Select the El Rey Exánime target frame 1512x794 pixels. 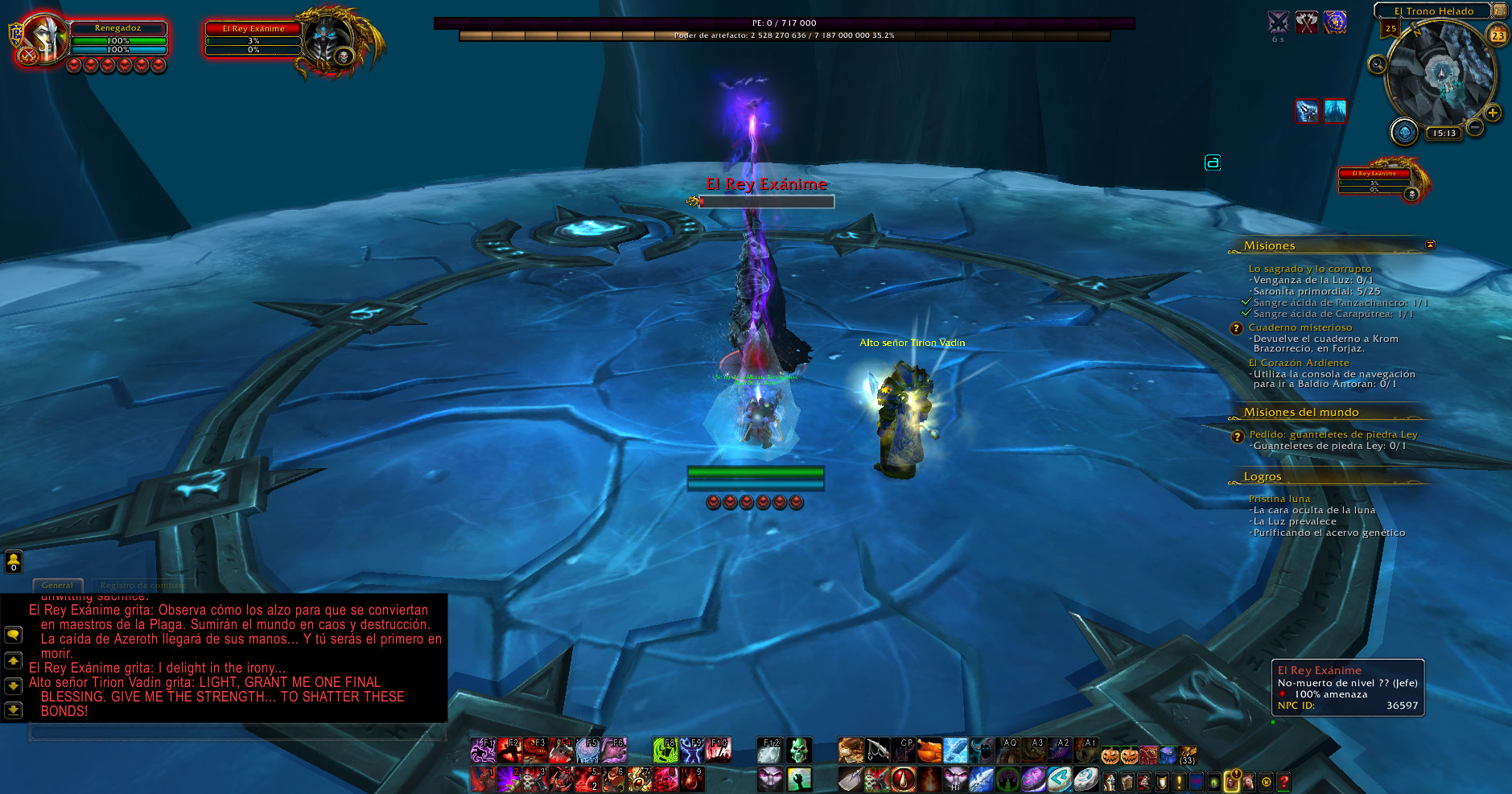(254, 39)
